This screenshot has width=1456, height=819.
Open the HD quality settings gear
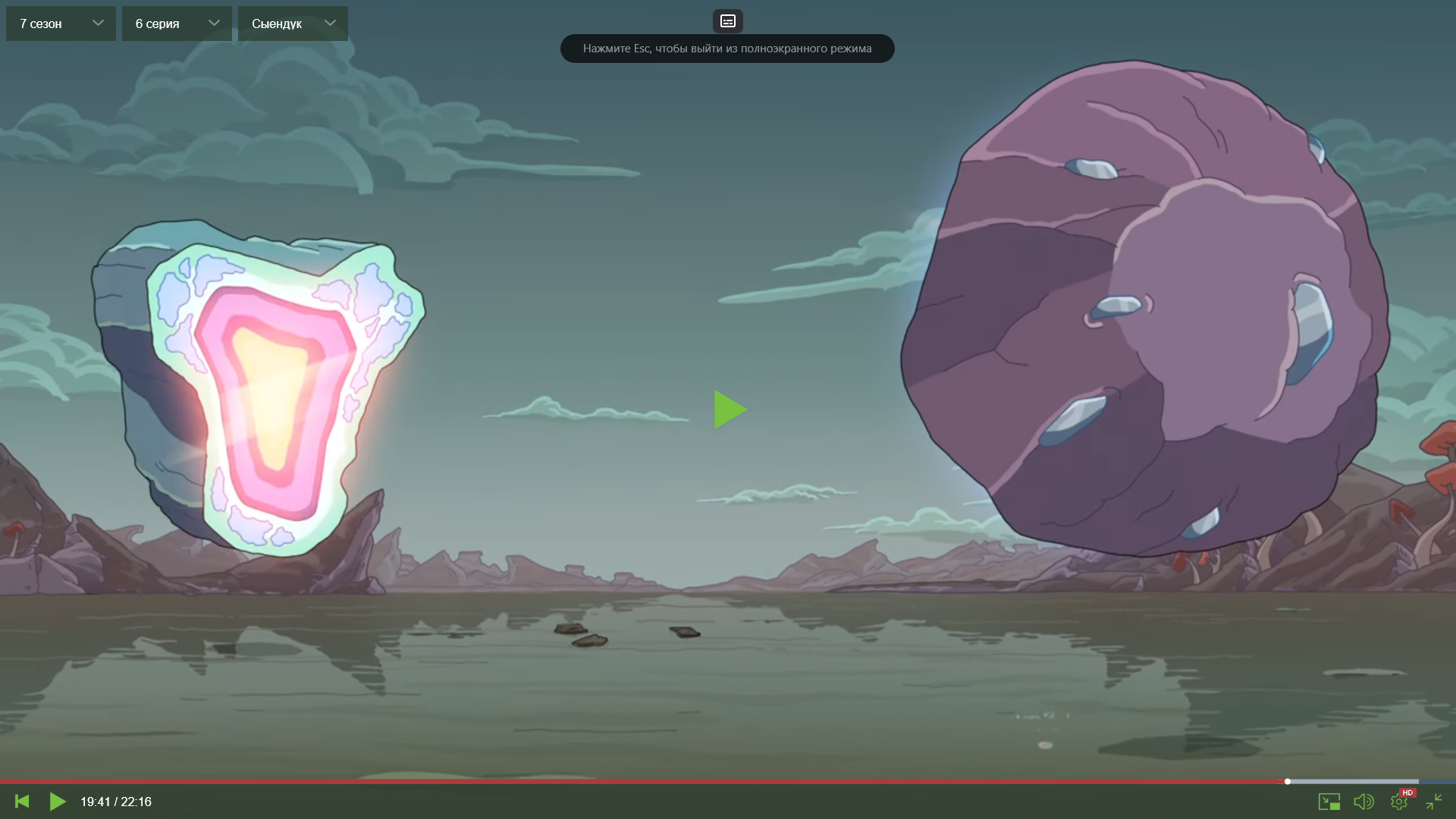pyautogui.click(x=1399, y=802)
